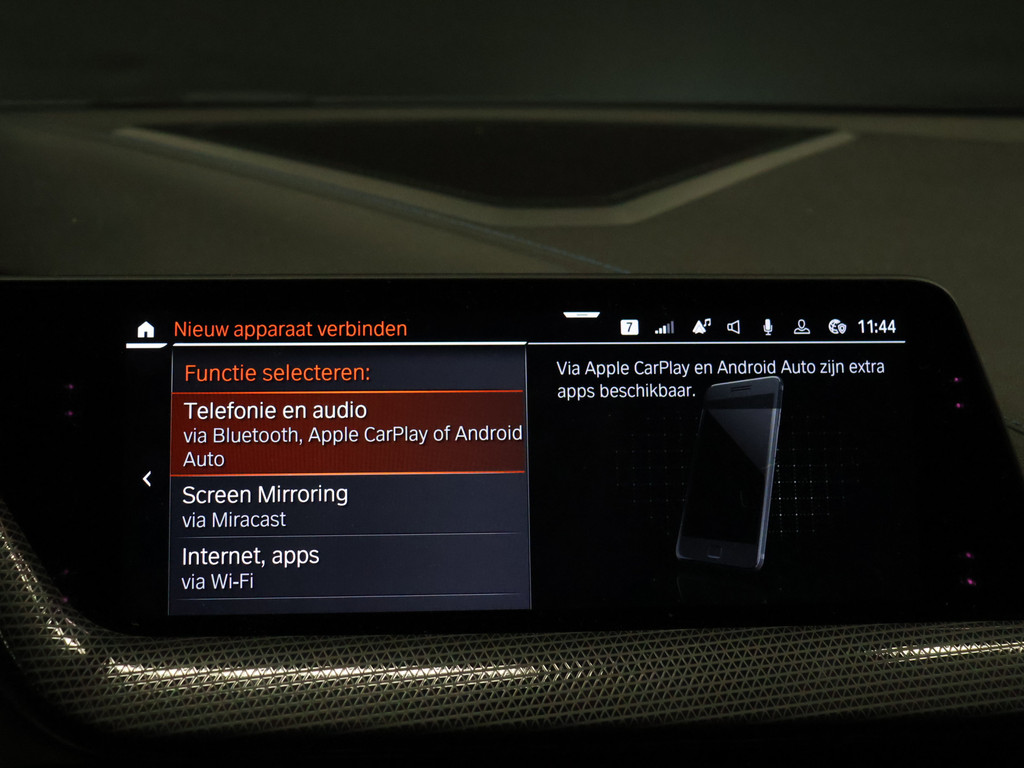
Task: Tap the speaker volume icon
Action: tap(734, 327)
